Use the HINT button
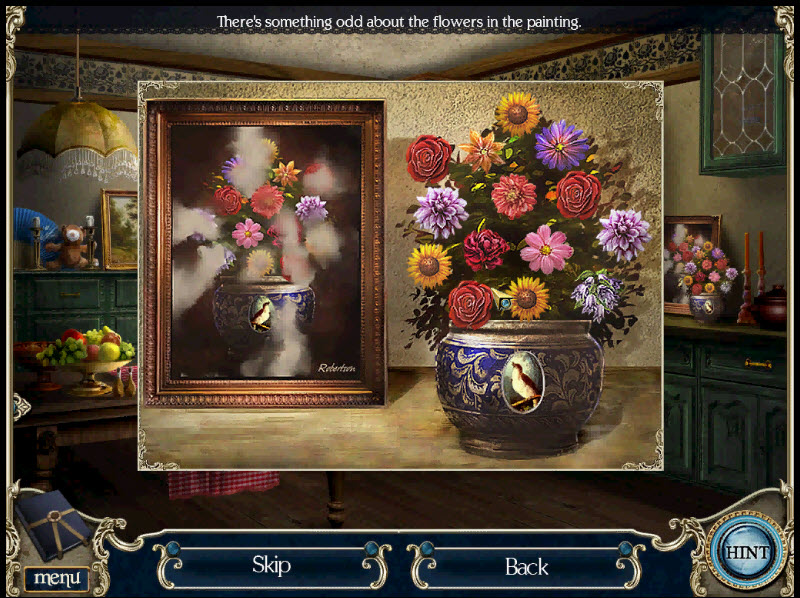This screenshot has width=800, height=598. tap(744, 552)
